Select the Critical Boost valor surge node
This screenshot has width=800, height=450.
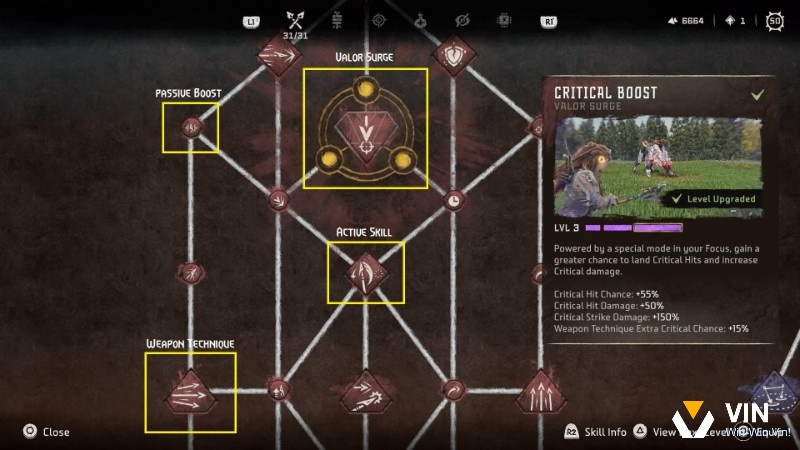click(365, 128)
